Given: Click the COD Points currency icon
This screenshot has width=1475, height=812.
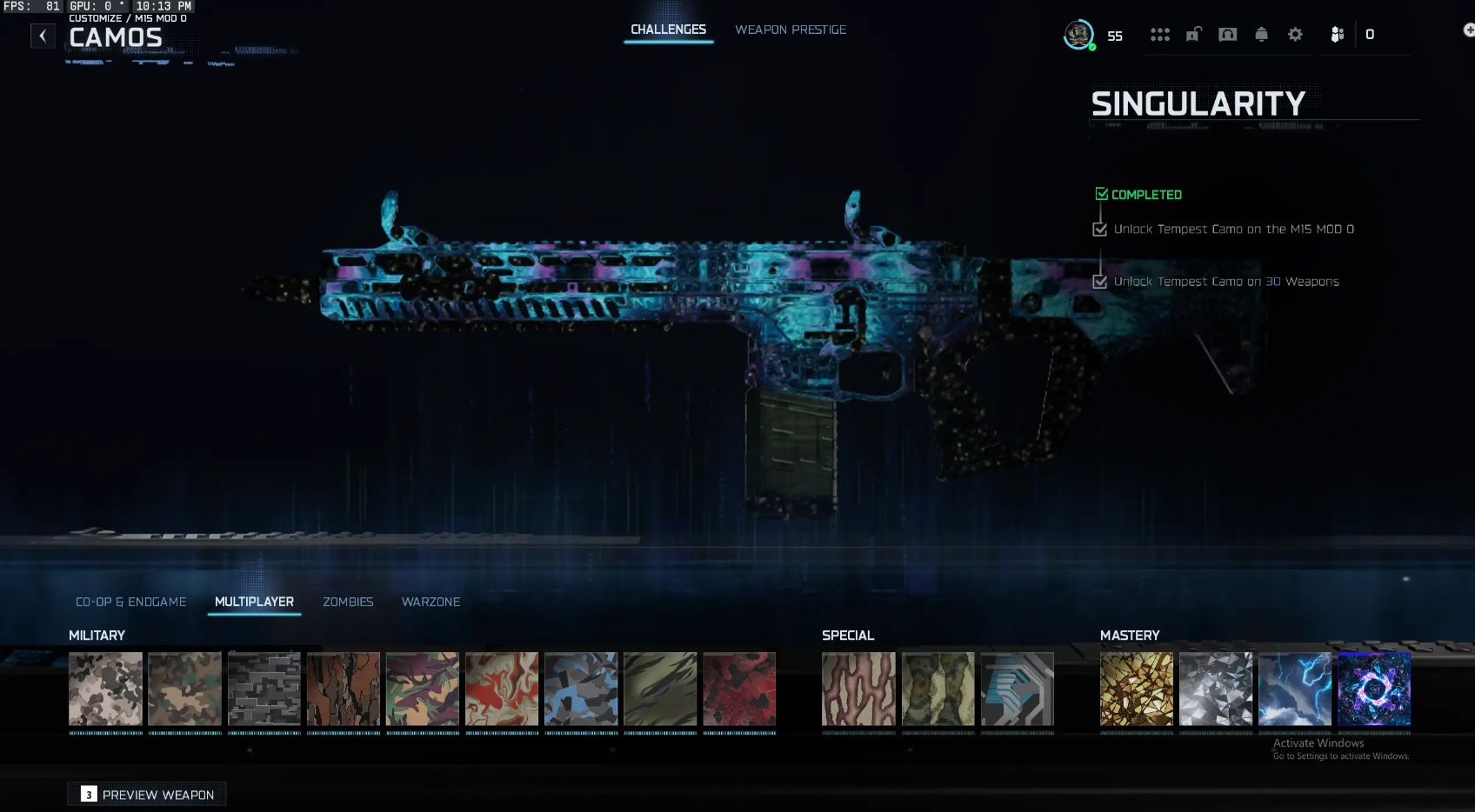Looking at the screenshot, I should pos(1337,35).
